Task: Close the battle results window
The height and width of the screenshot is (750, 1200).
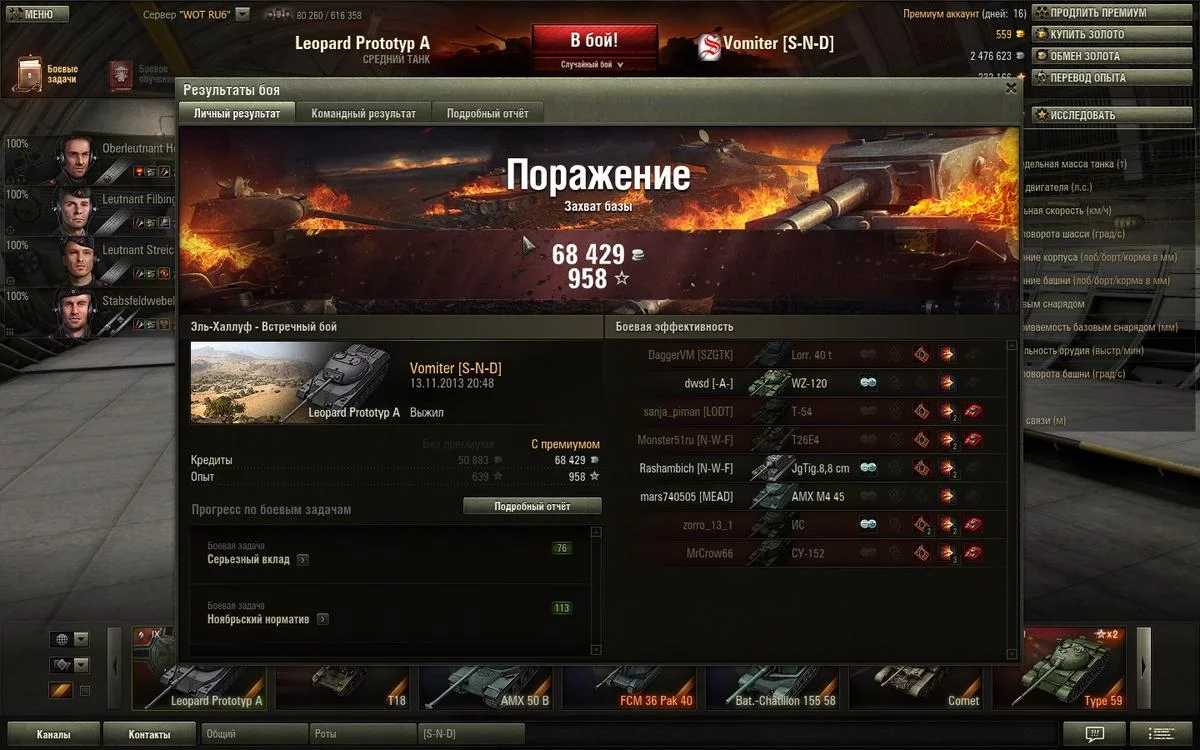Action: [1011, 88]
